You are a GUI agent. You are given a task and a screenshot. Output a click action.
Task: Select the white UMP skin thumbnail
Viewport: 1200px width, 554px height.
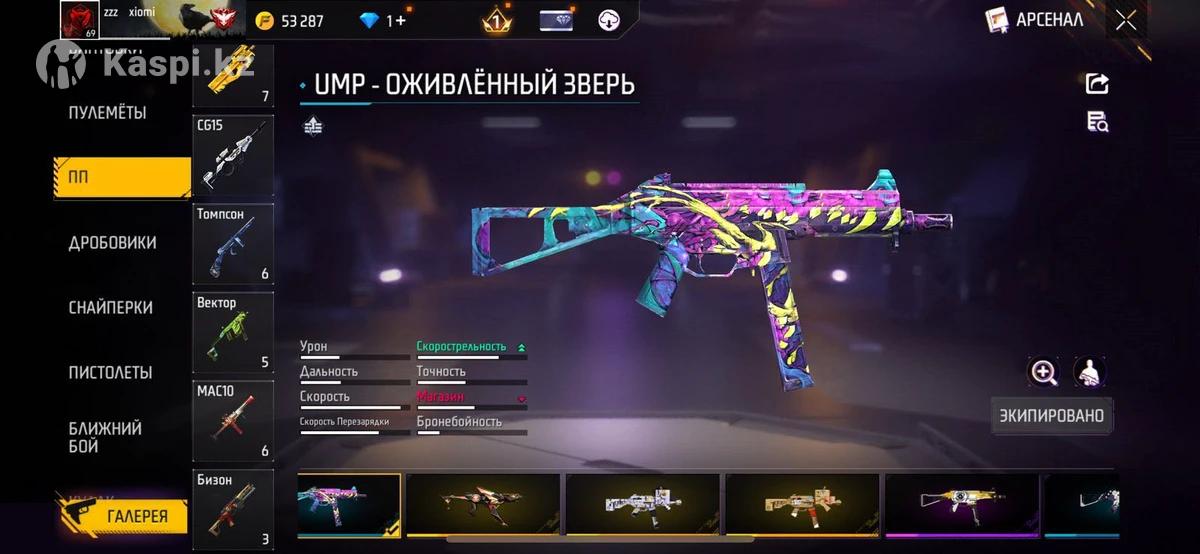pos(642,504)
